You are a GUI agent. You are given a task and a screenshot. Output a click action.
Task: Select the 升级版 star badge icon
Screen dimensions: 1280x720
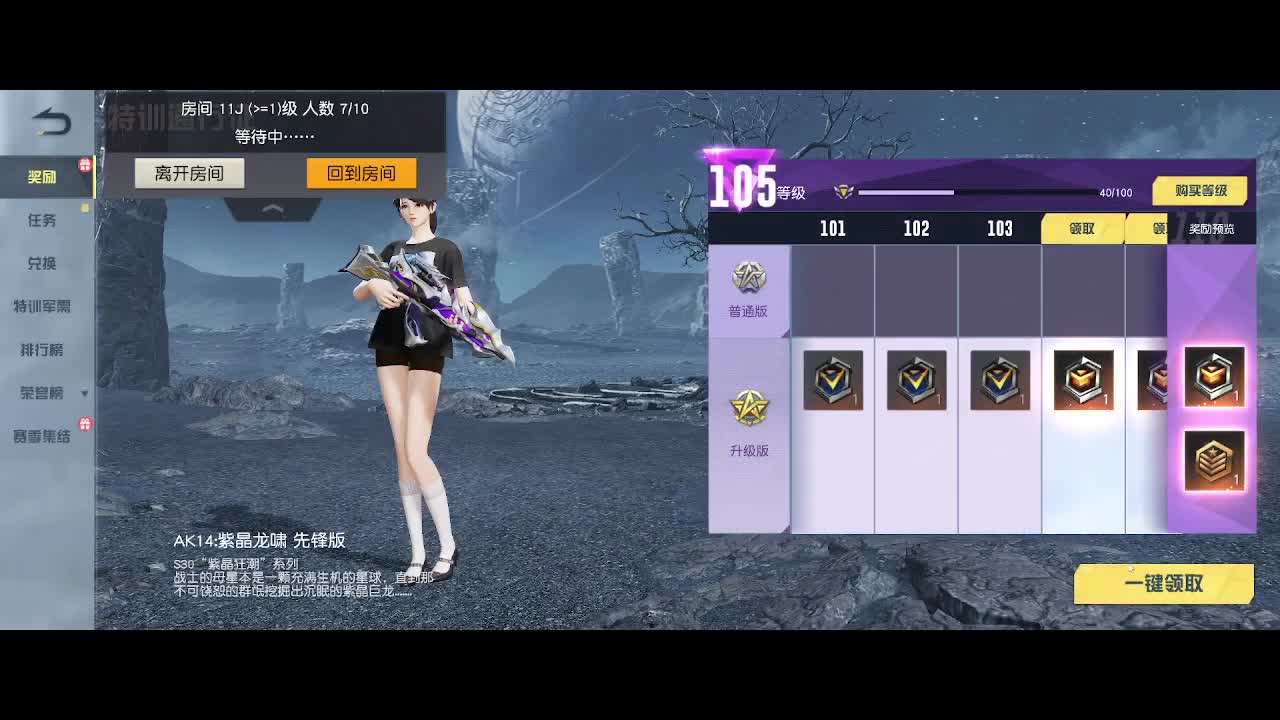748,408
